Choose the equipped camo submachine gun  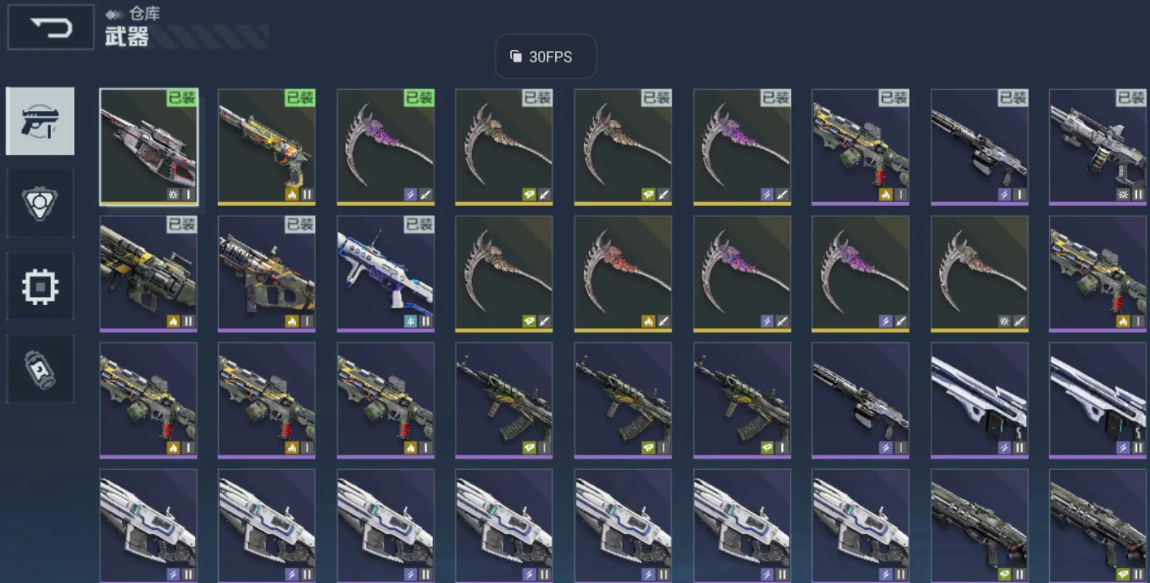[x=267, y=273]
